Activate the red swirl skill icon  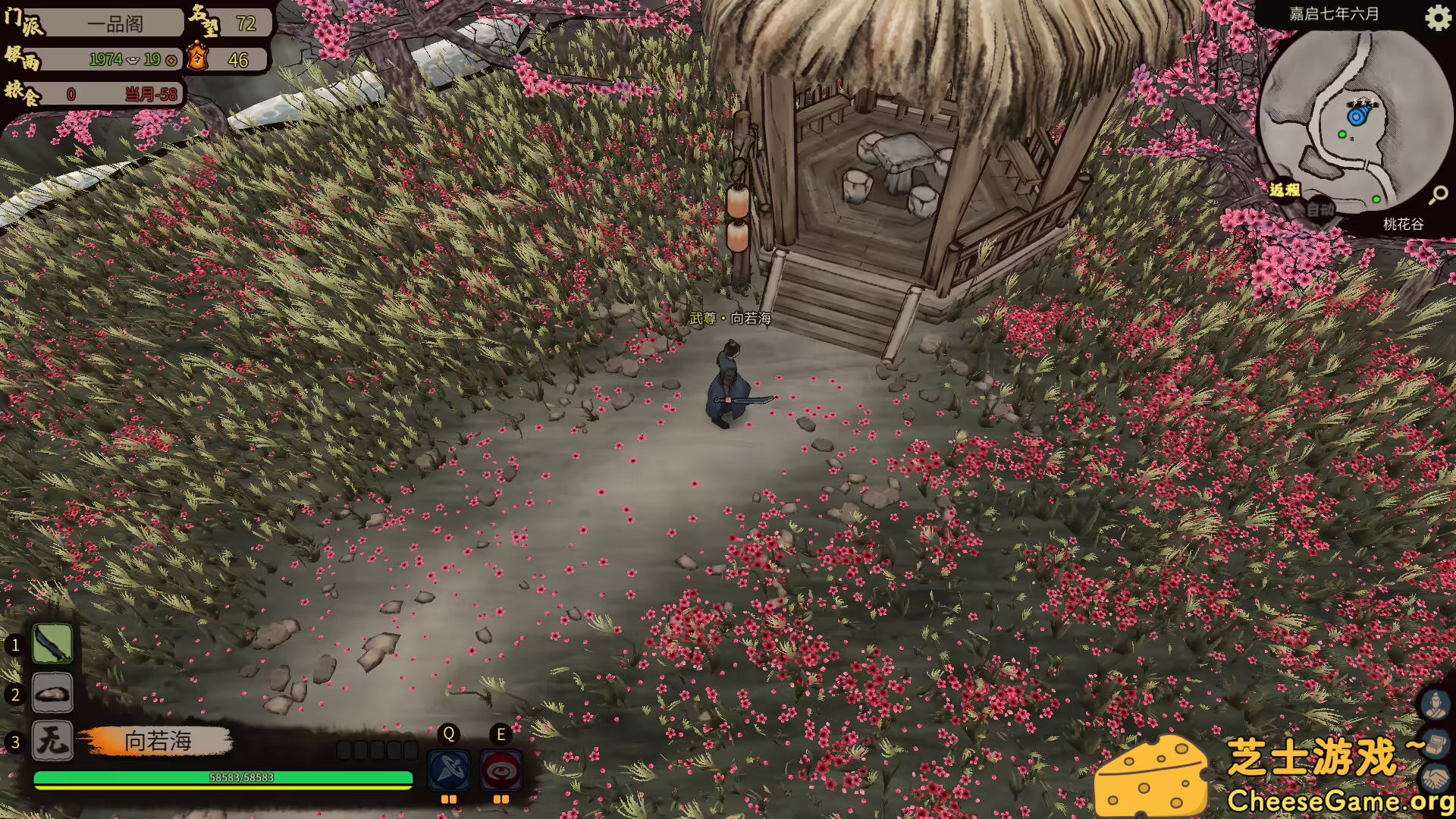[x=500, y=770]
